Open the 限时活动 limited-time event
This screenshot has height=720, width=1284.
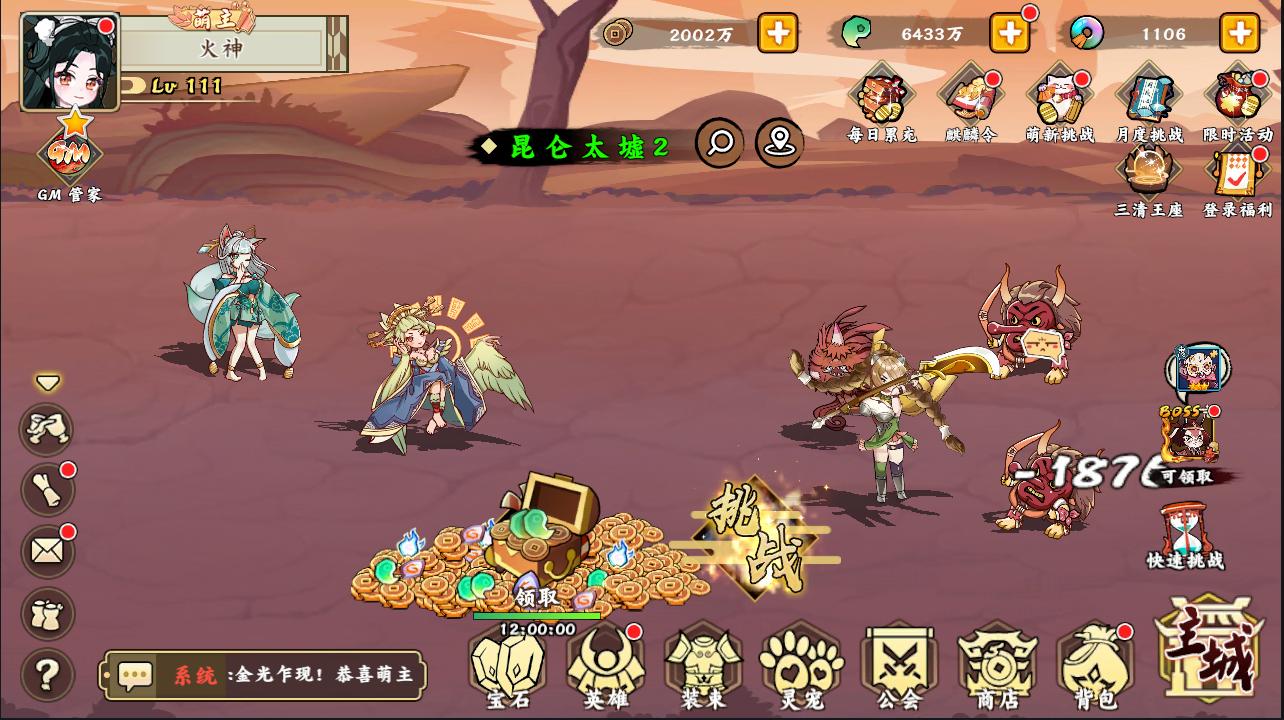1236,97
